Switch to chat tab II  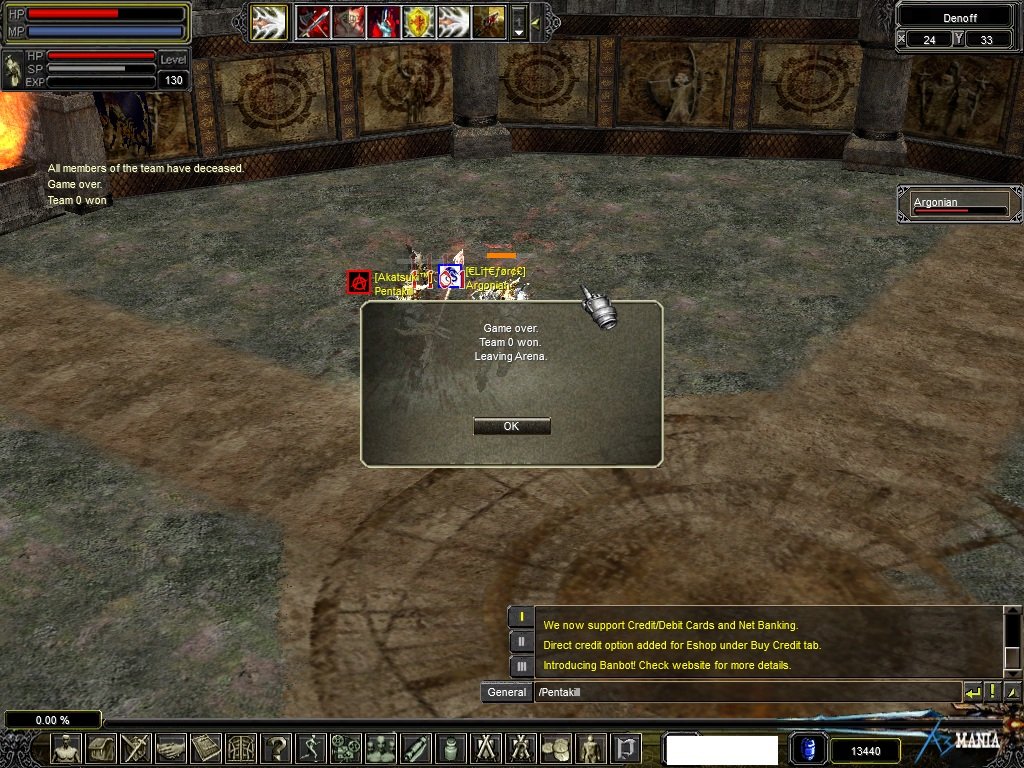click(x=521, y=642)
